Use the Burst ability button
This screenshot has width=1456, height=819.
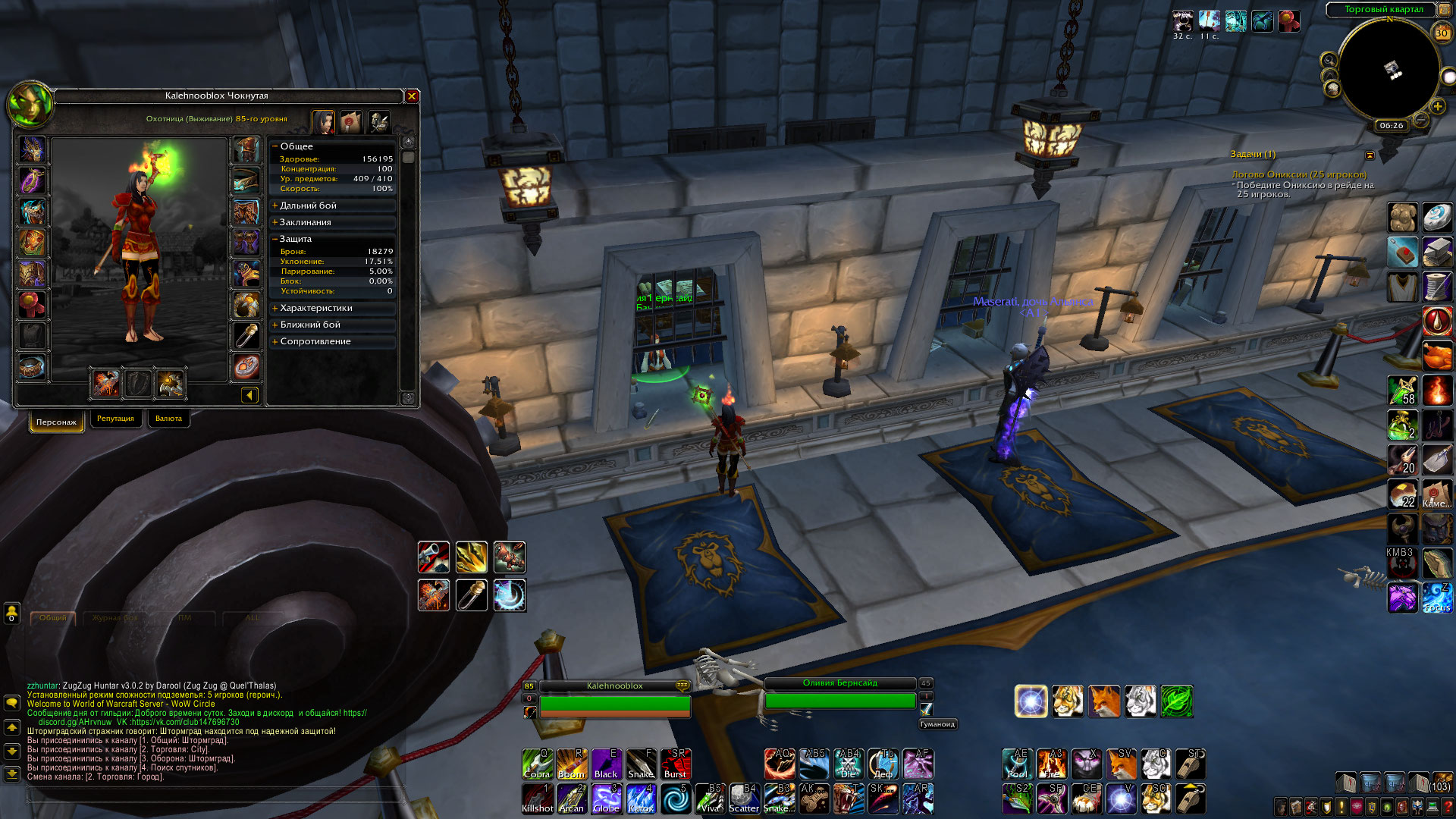[675, 764]
